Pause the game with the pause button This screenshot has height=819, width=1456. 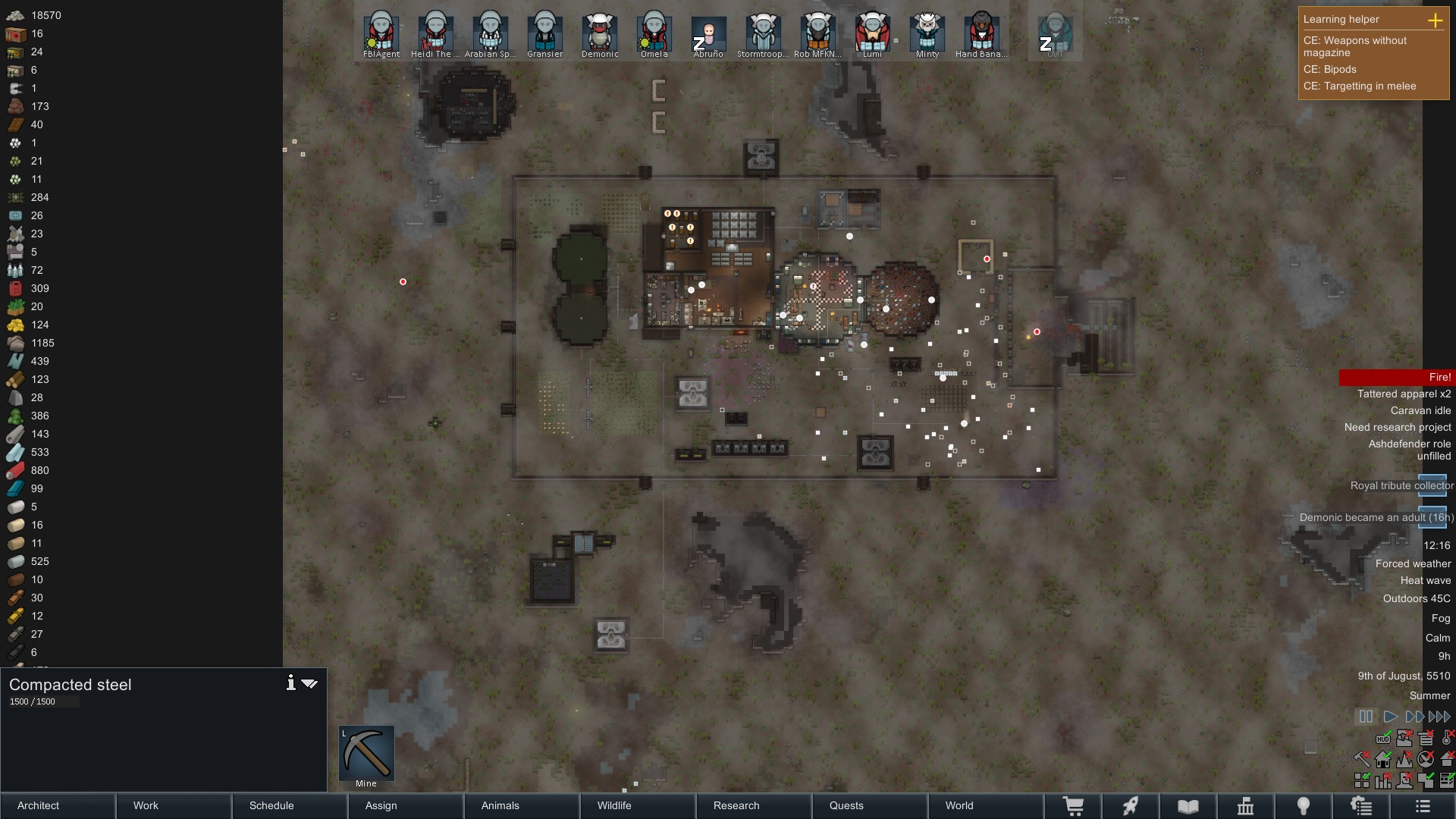pyautogui.click(x=1366, y=717)
